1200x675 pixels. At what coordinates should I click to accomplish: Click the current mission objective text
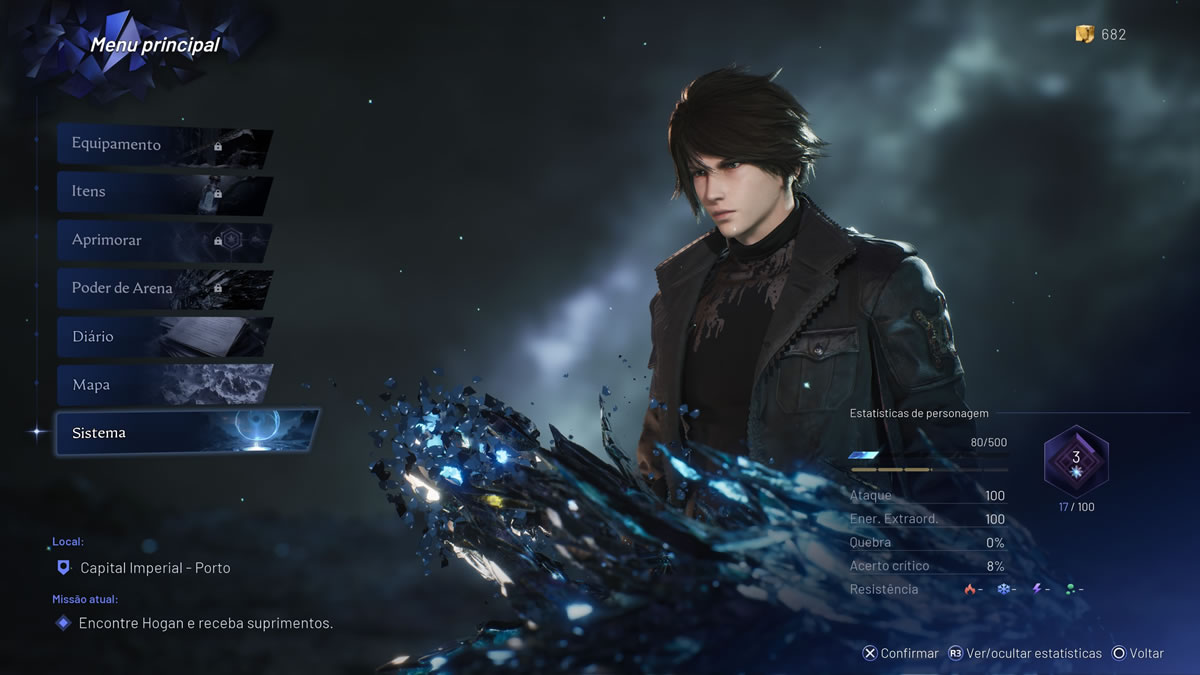pyautogui.click(x=205, y=623)
